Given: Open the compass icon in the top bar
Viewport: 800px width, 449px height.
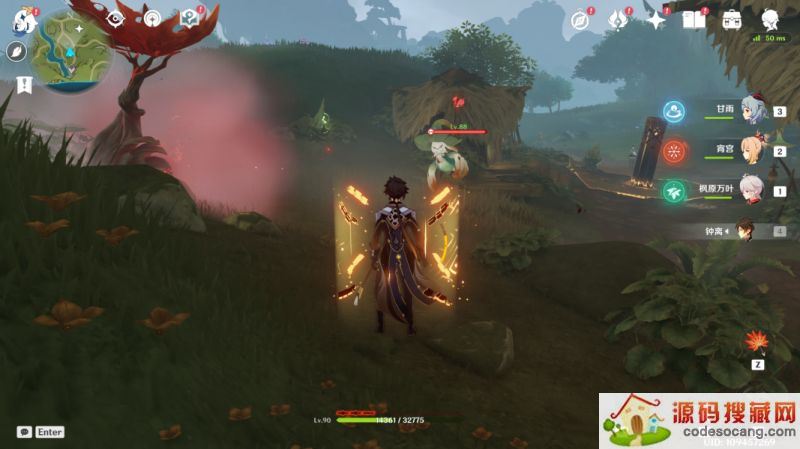Looking at the screenshot, I should tap(579, 20).
